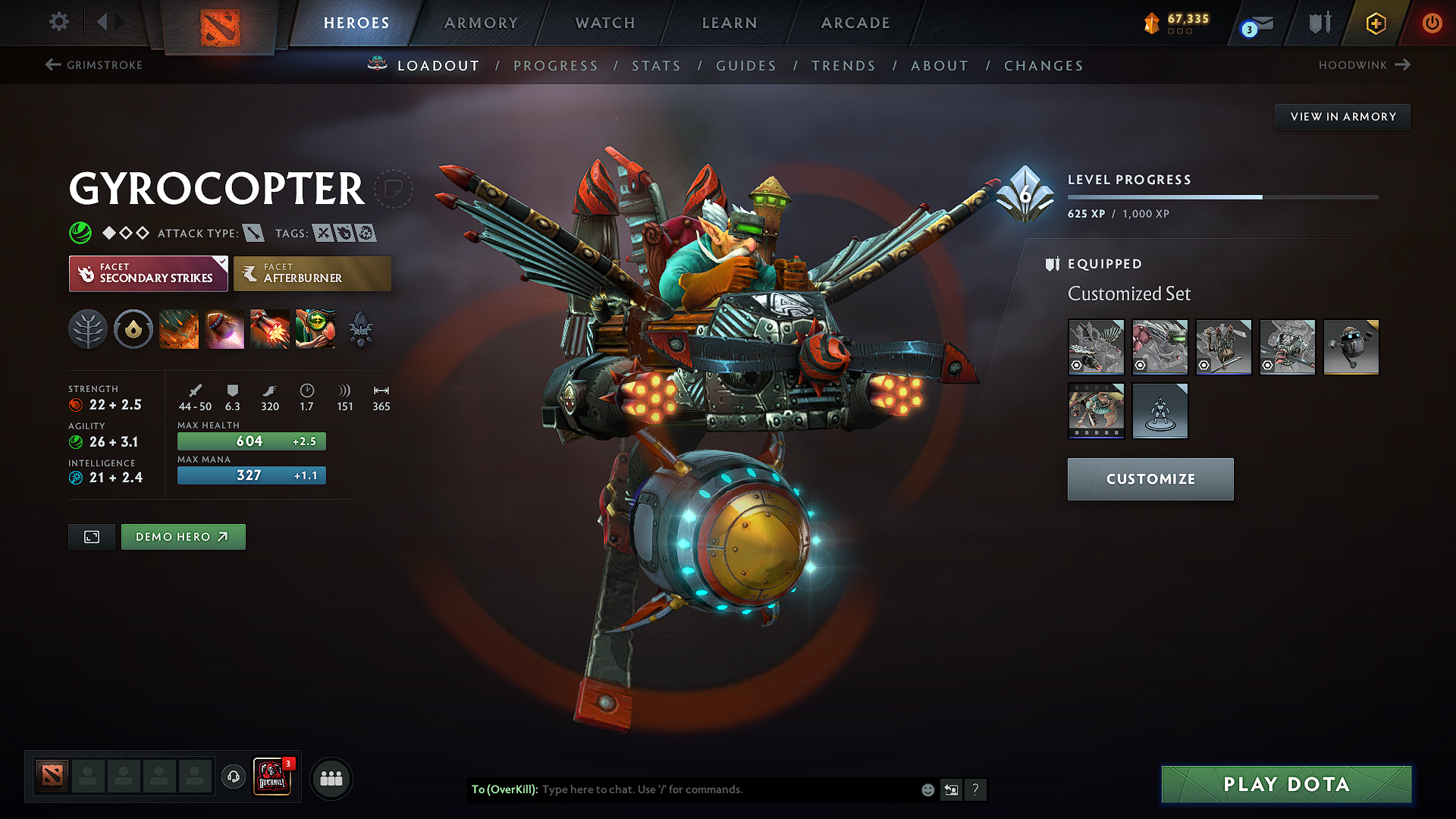Toggle the melee/ranged attack type filter icon
Viewport: 1456px width, 819px height.
tap(252, 234)
